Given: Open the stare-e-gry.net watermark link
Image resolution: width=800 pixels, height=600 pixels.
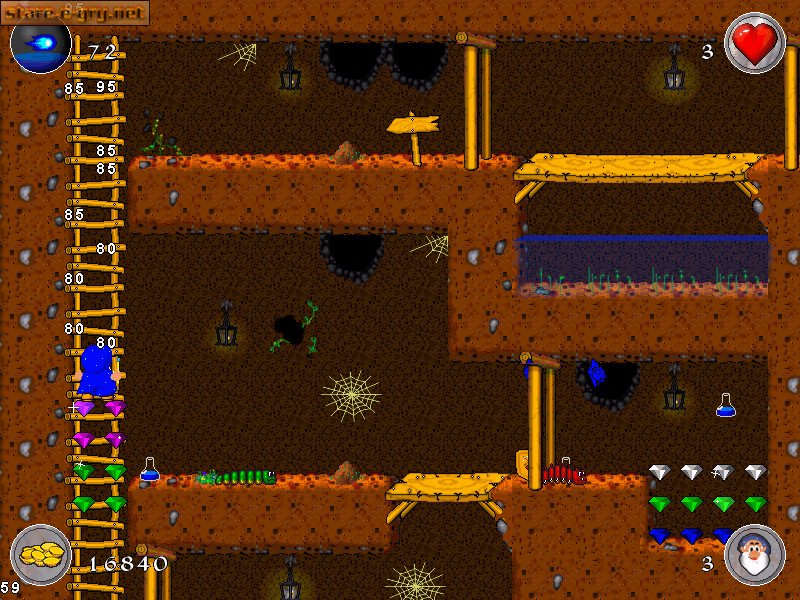Looking at the screenshot, I should tap(75, 12).
